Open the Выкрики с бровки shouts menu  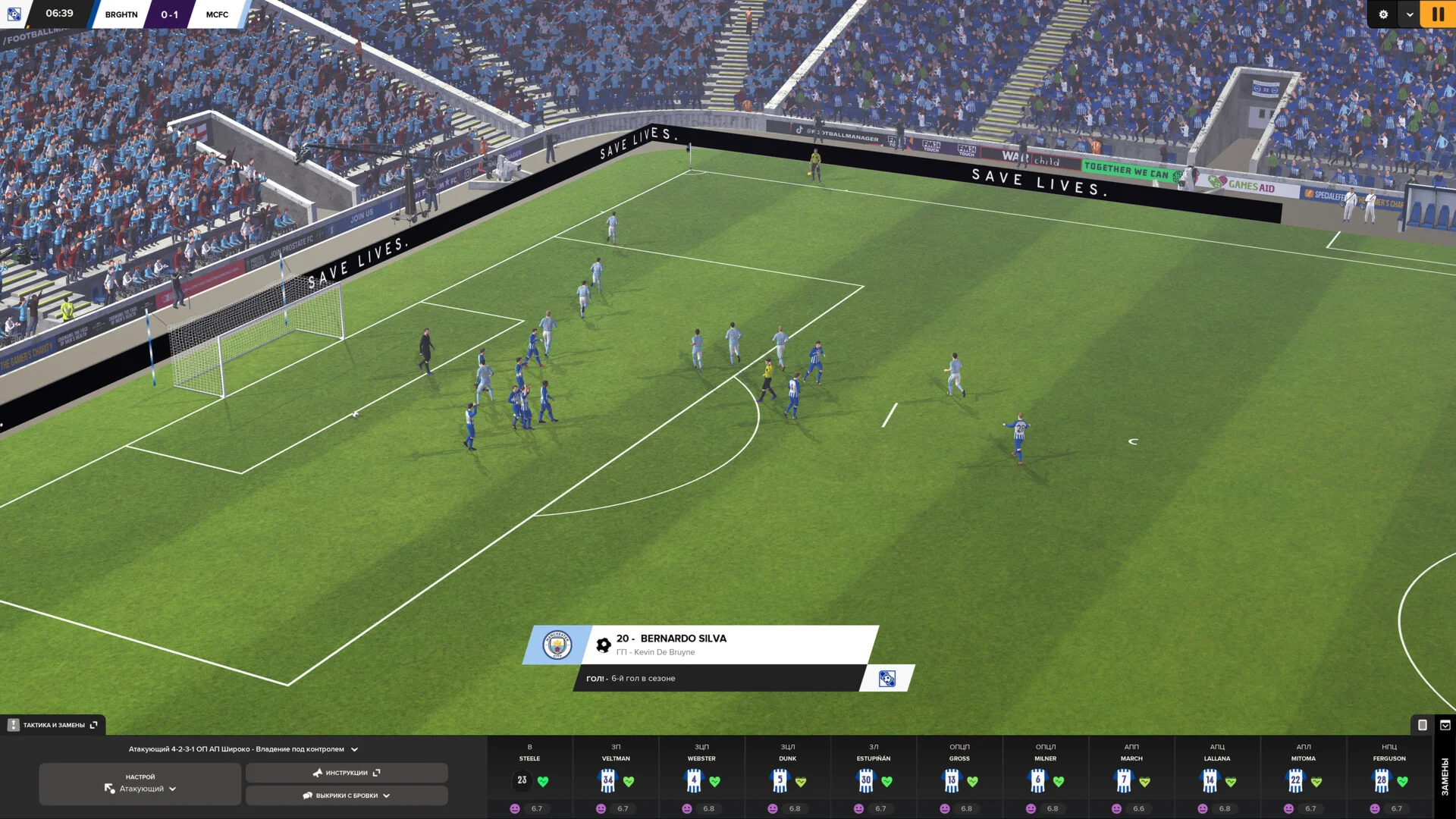(x=347, y=795)
